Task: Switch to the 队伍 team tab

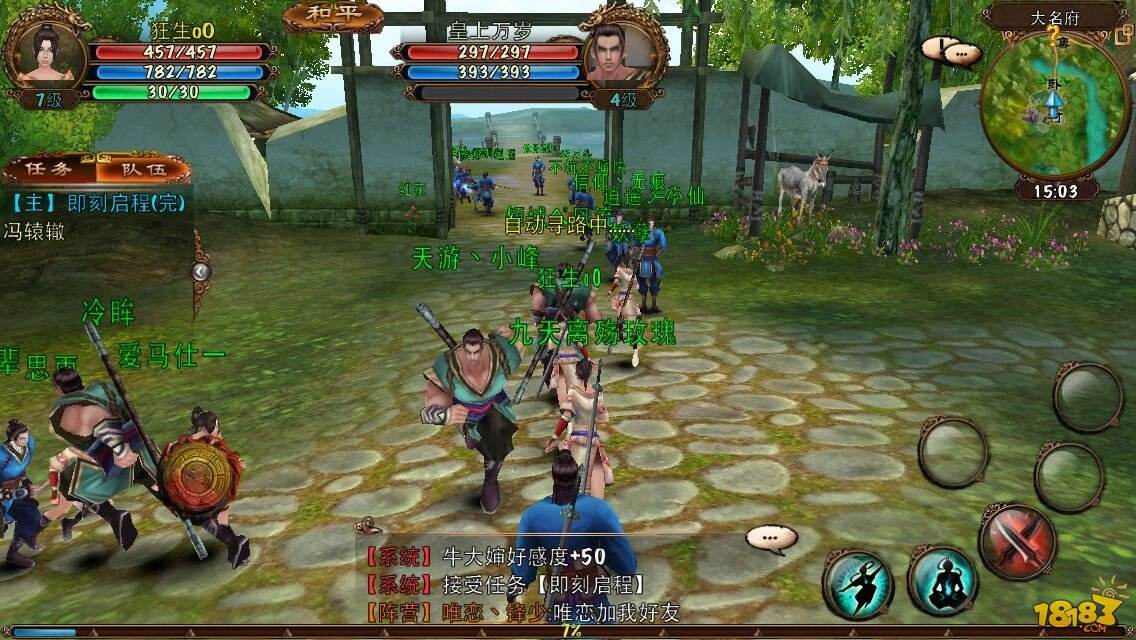Action: click(x=141, y=169)
